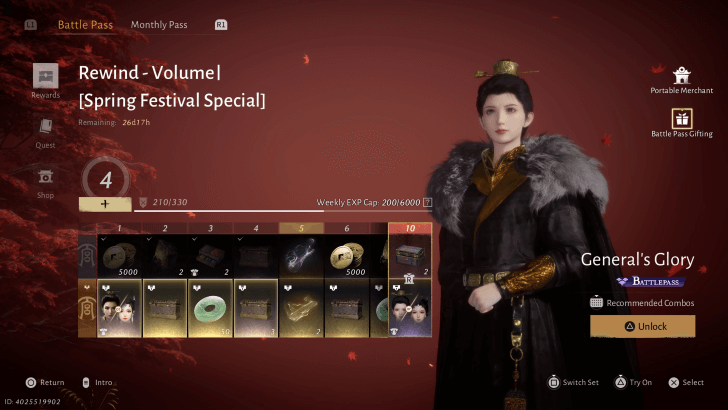Image resolution: width=728 pixels, height=410 pixels.
Task: Select the Battle Pass tab
Action: (x=85, y=24)
